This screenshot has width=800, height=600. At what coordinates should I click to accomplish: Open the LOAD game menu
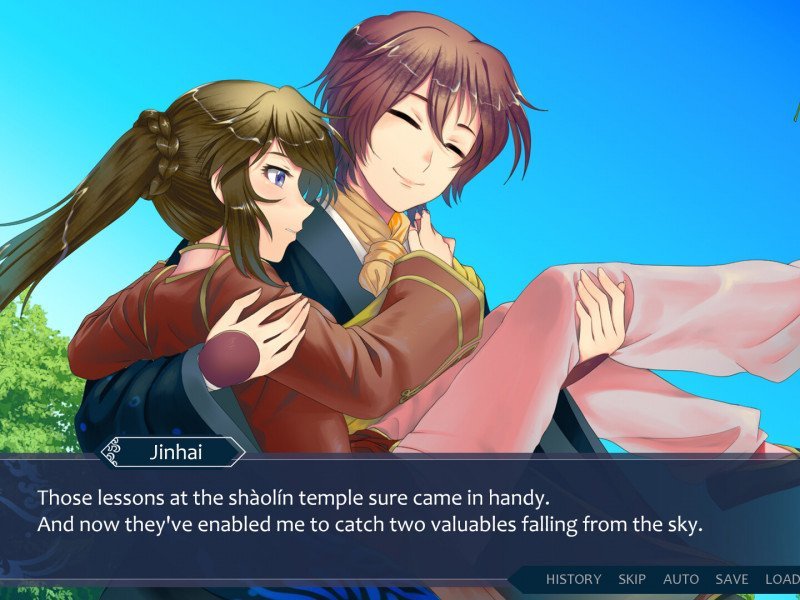click(782, 579)
